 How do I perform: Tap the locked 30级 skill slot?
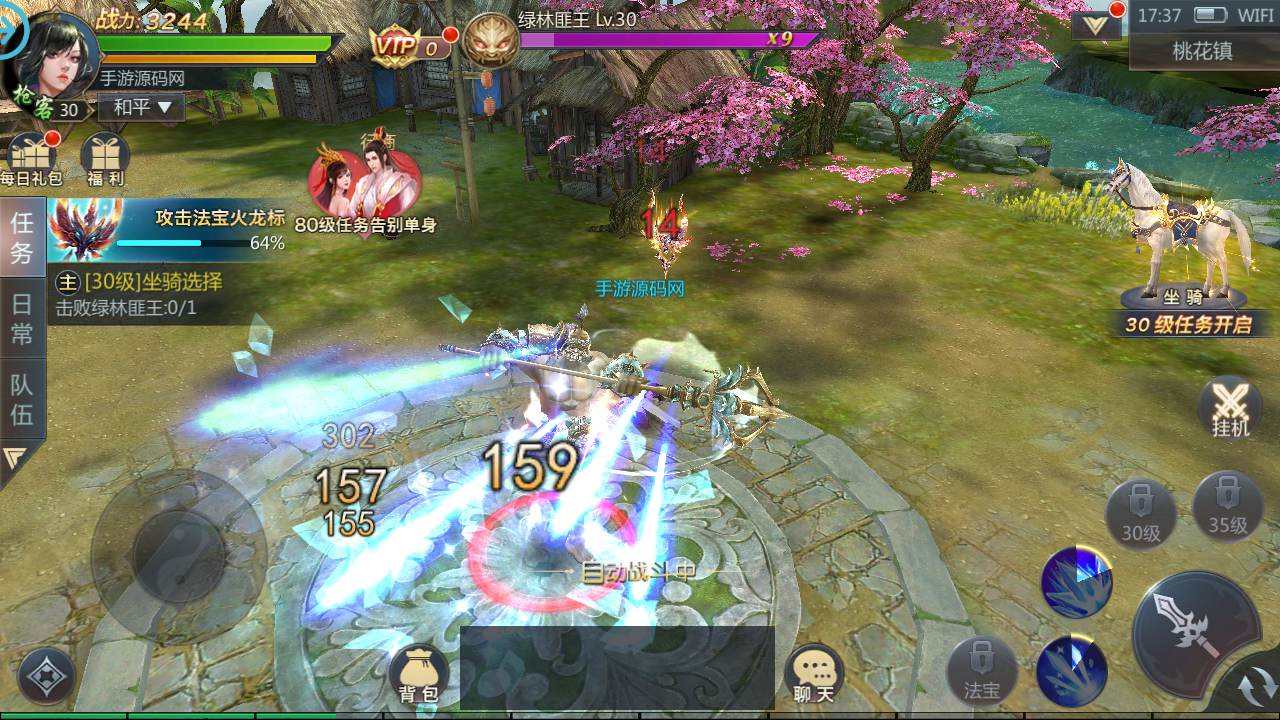pyautogui.click(x=1141, y=512)
